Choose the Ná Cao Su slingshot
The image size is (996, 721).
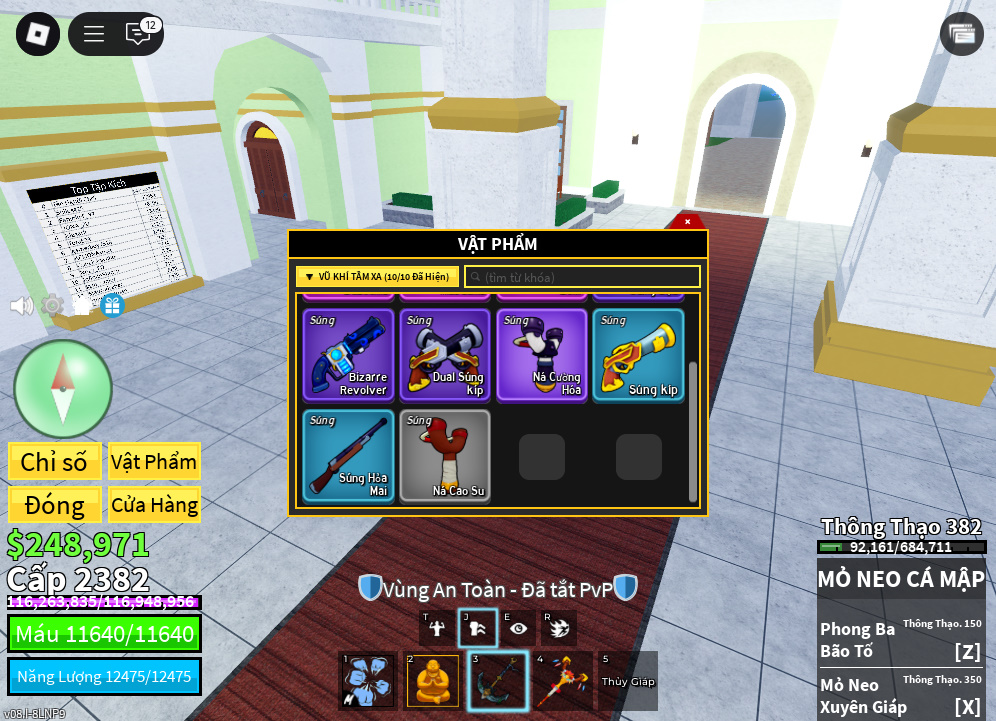pyautogui.click(x=445, y=455)
